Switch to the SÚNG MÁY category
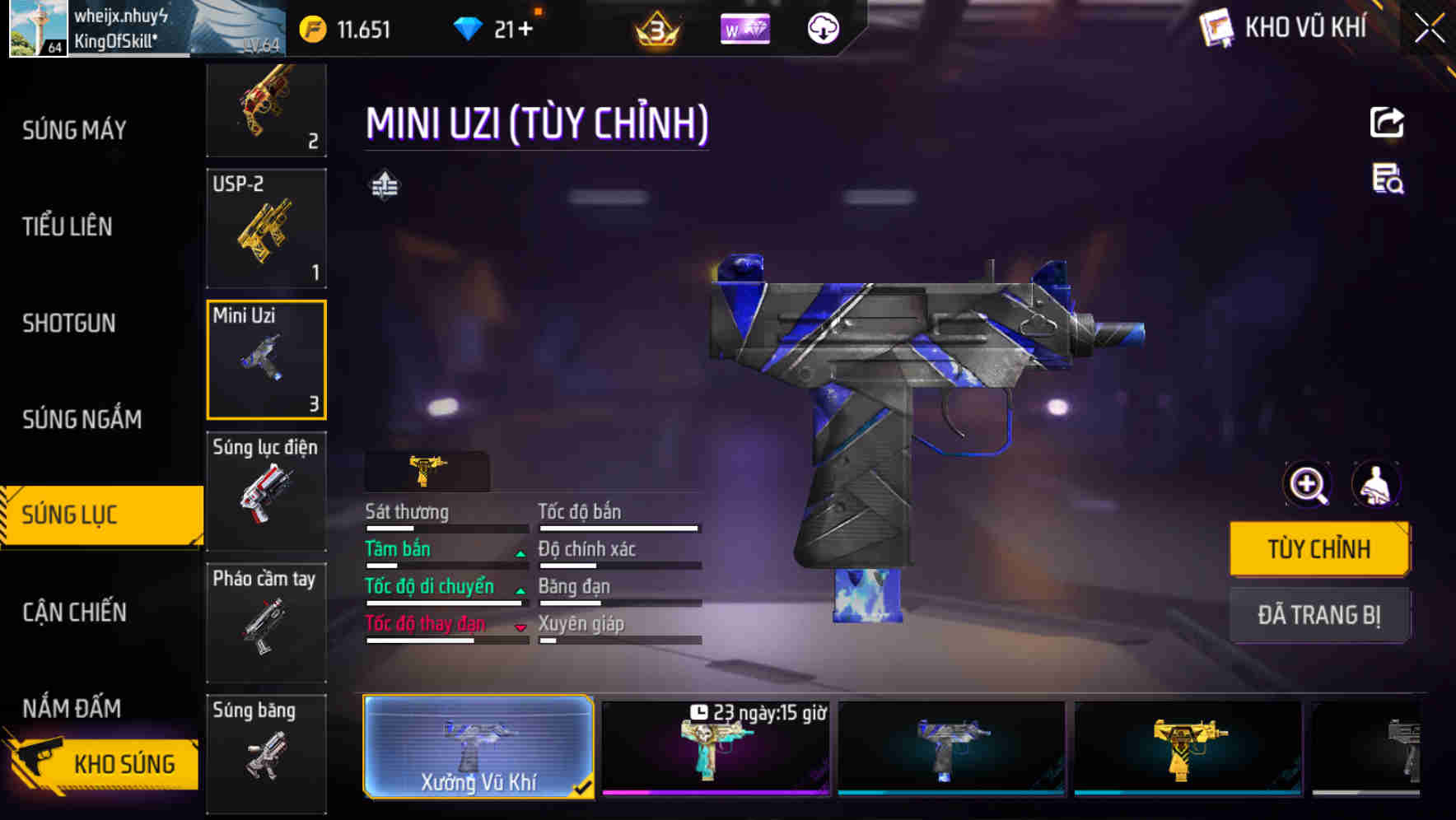 pos(74,130)
